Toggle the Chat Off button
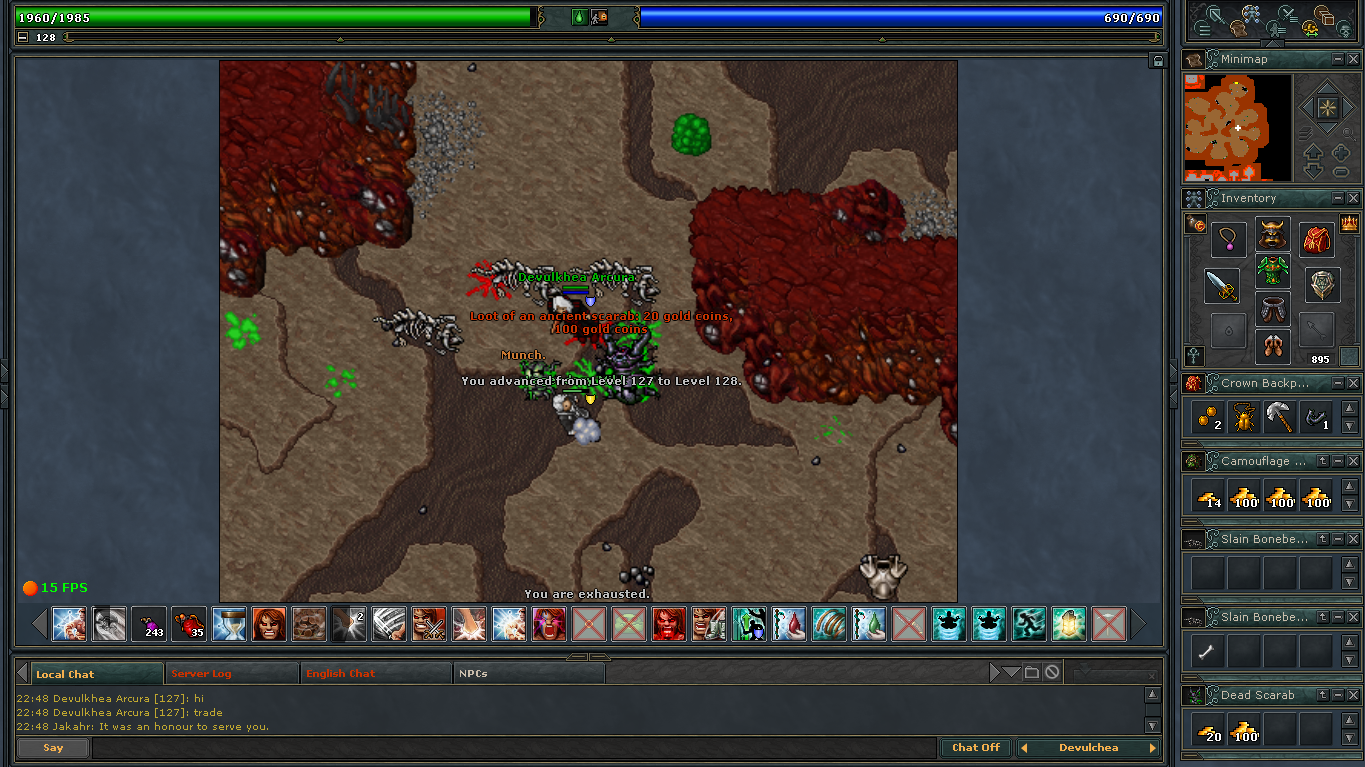The height and width of the screenshot is (767, 1365). coord(975,748)
